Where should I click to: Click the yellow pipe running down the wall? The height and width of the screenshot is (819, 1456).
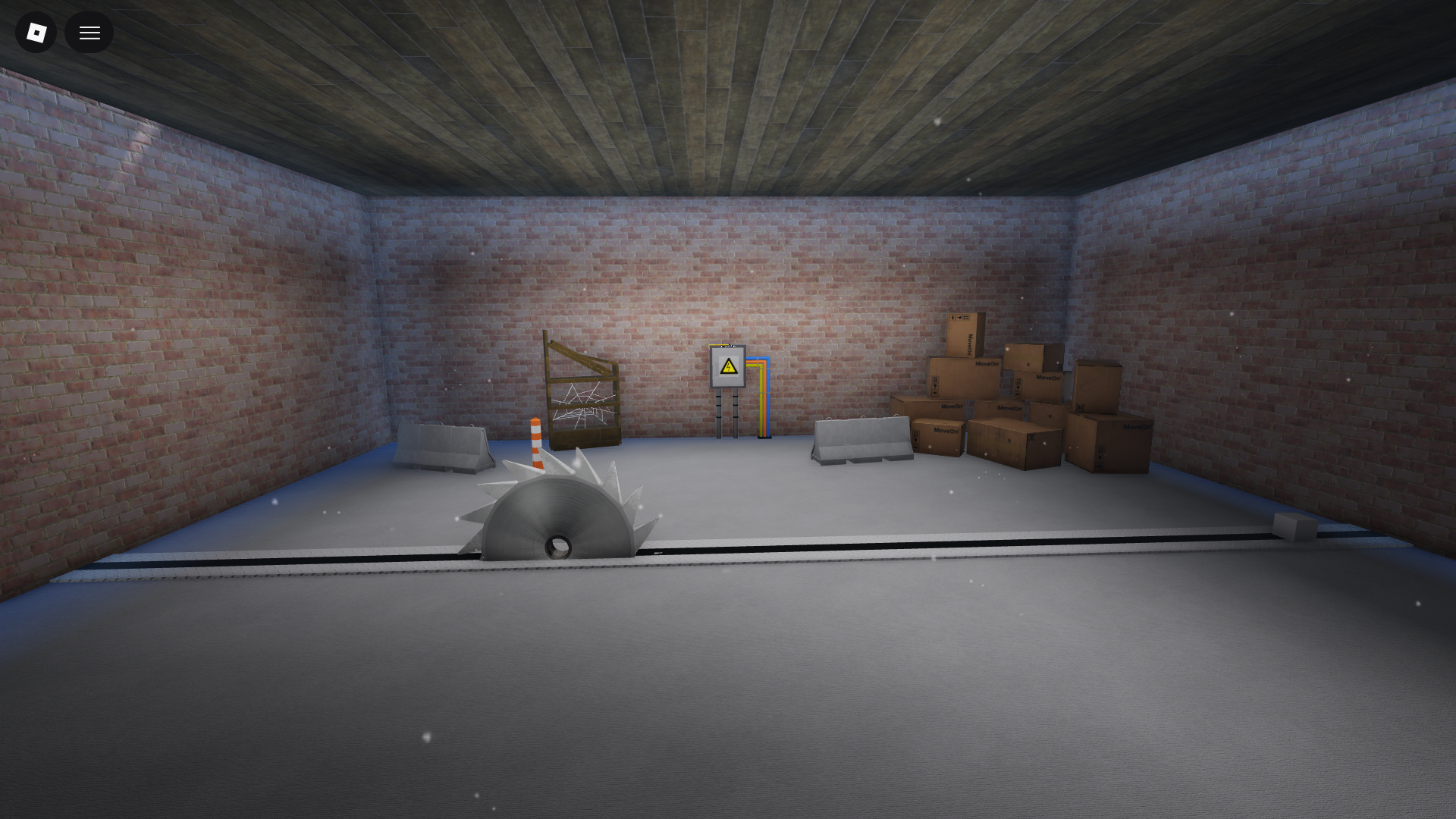click(x=761, y=402)
